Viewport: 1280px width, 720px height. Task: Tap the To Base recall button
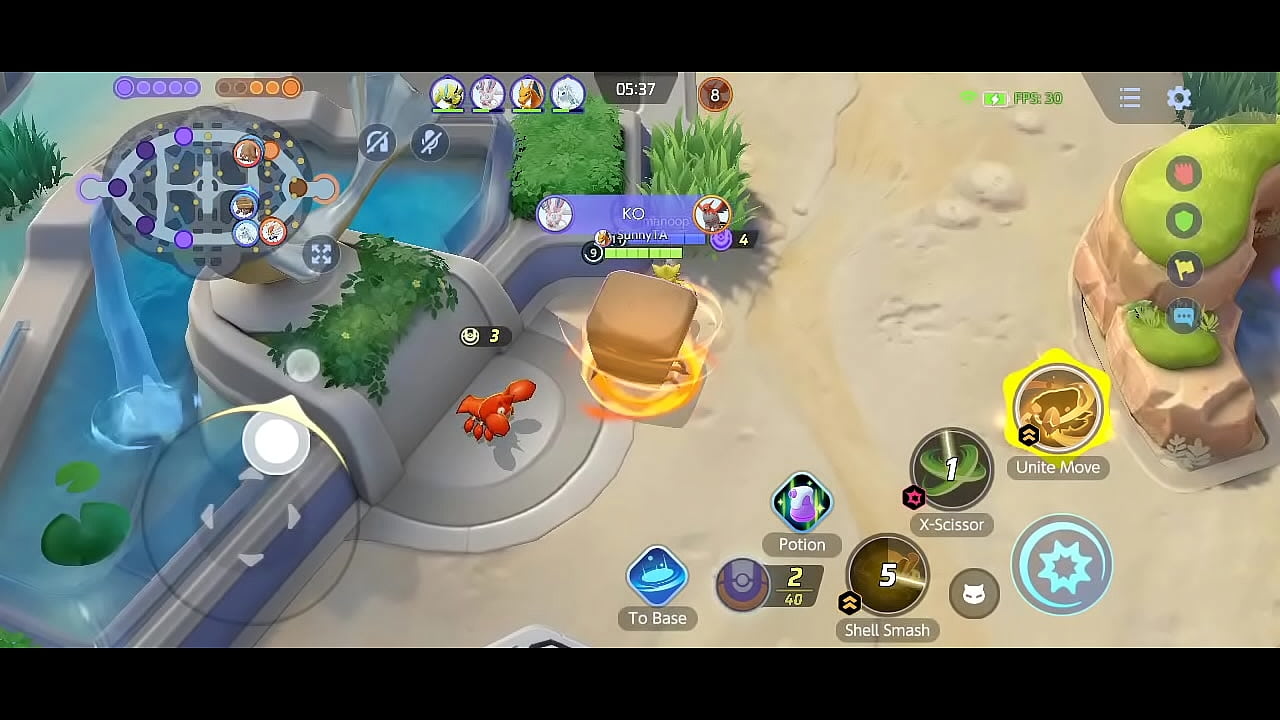click(x=657, y=577)
